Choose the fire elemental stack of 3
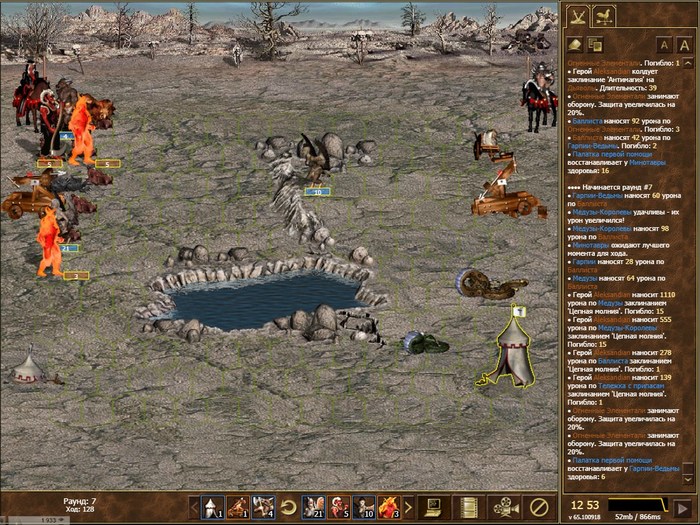Screen dimensions: 700x525 click(389, 506)
